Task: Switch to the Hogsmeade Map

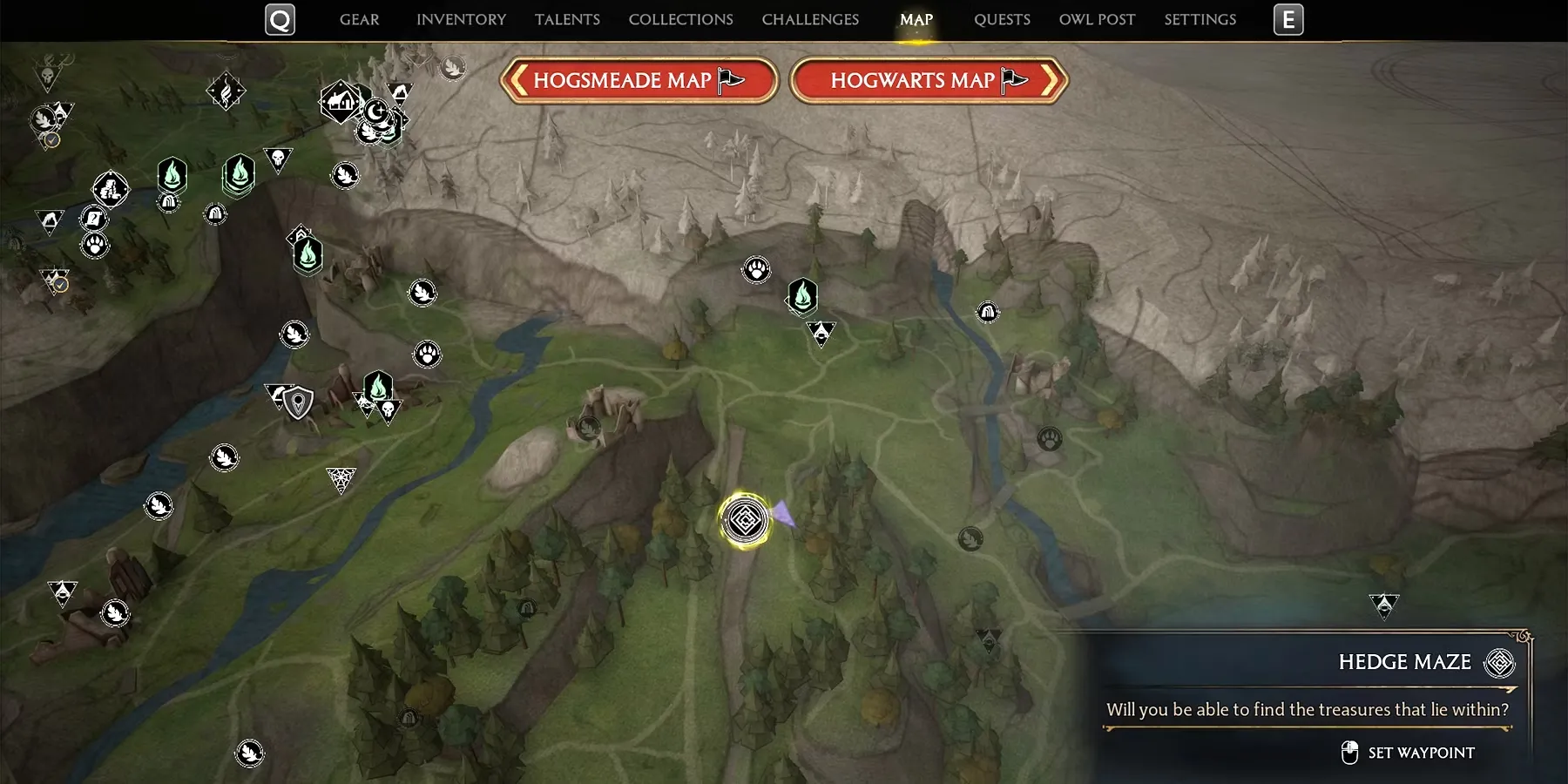Action: coord(639,81)
